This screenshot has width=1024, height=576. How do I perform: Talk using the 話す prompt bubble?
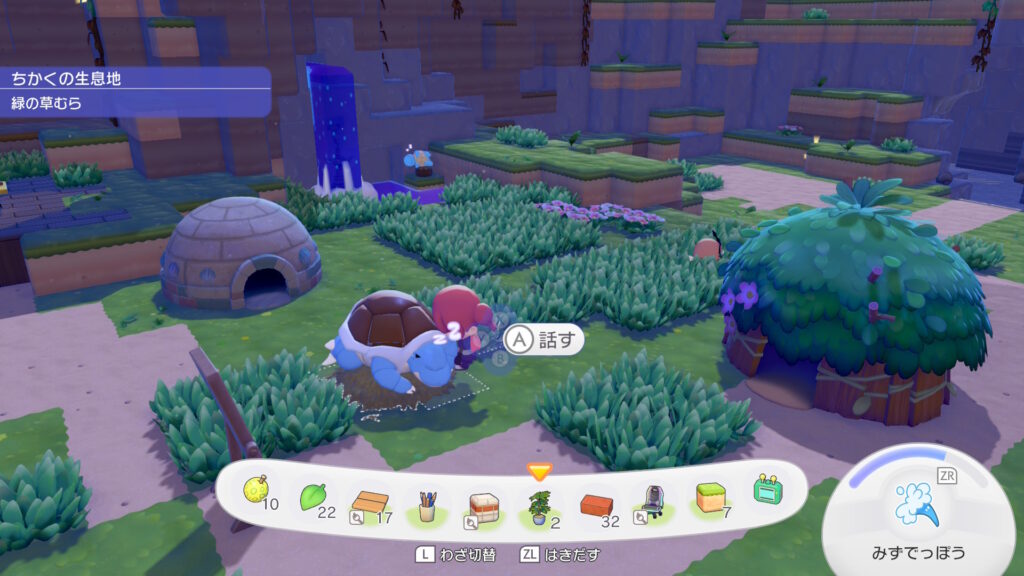(x=544, y=340)
